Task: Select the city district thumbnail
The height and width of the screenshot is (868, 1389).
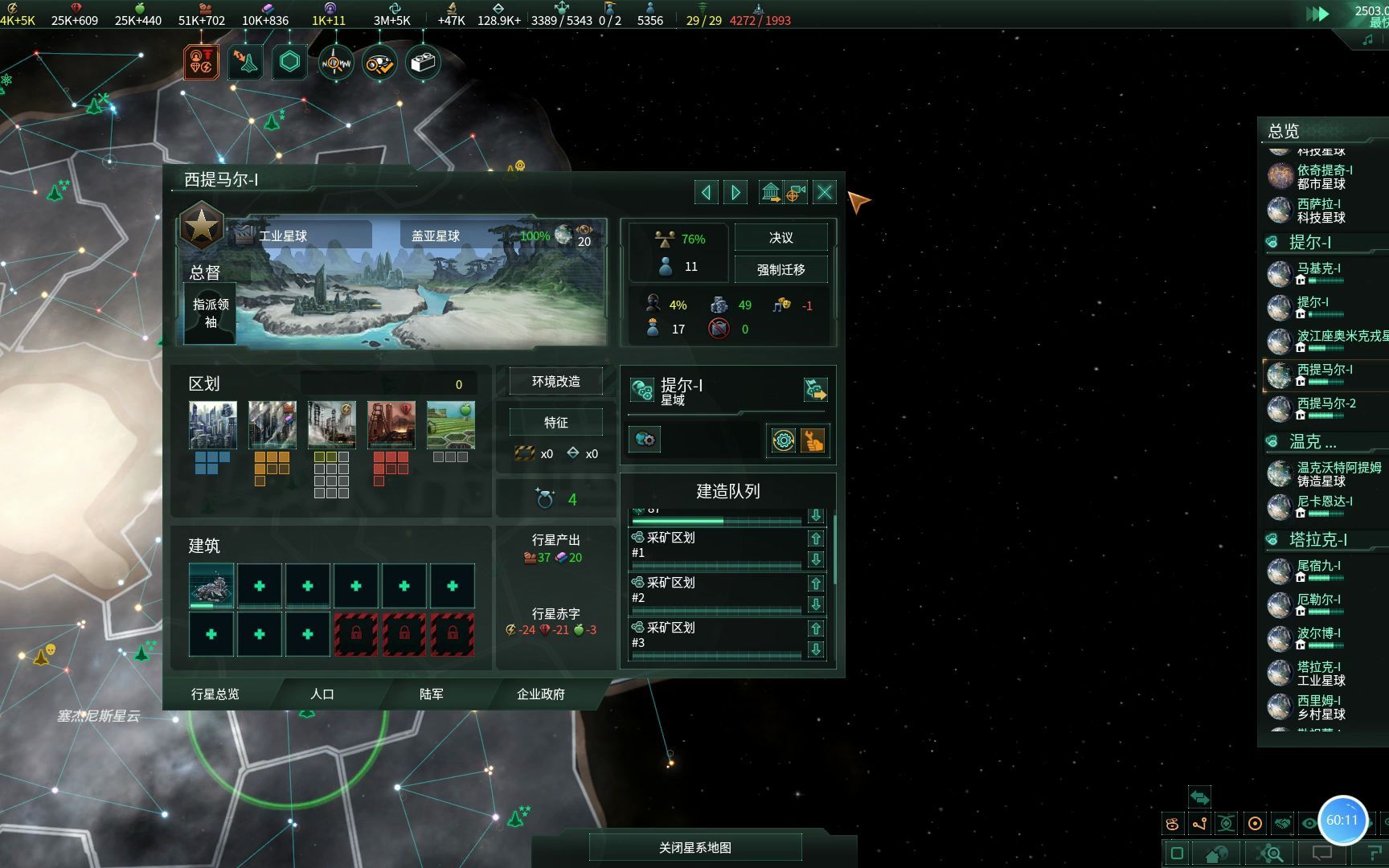Action: [213, 424]
